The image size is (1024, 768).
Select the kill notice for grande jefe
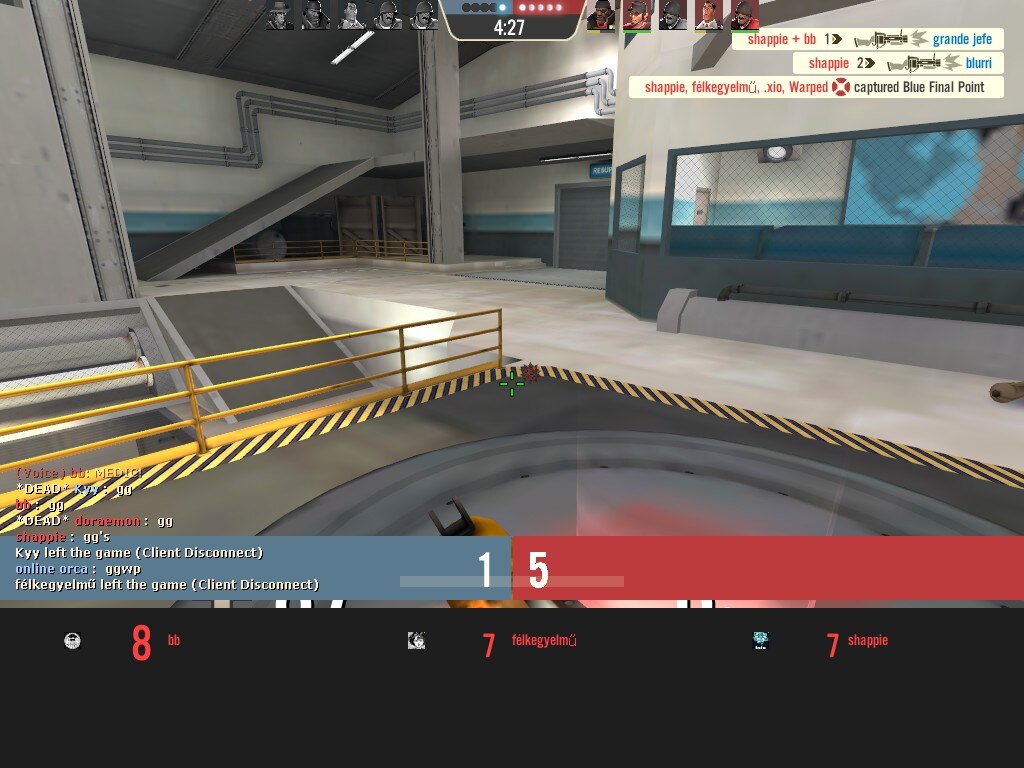[867, 40]
